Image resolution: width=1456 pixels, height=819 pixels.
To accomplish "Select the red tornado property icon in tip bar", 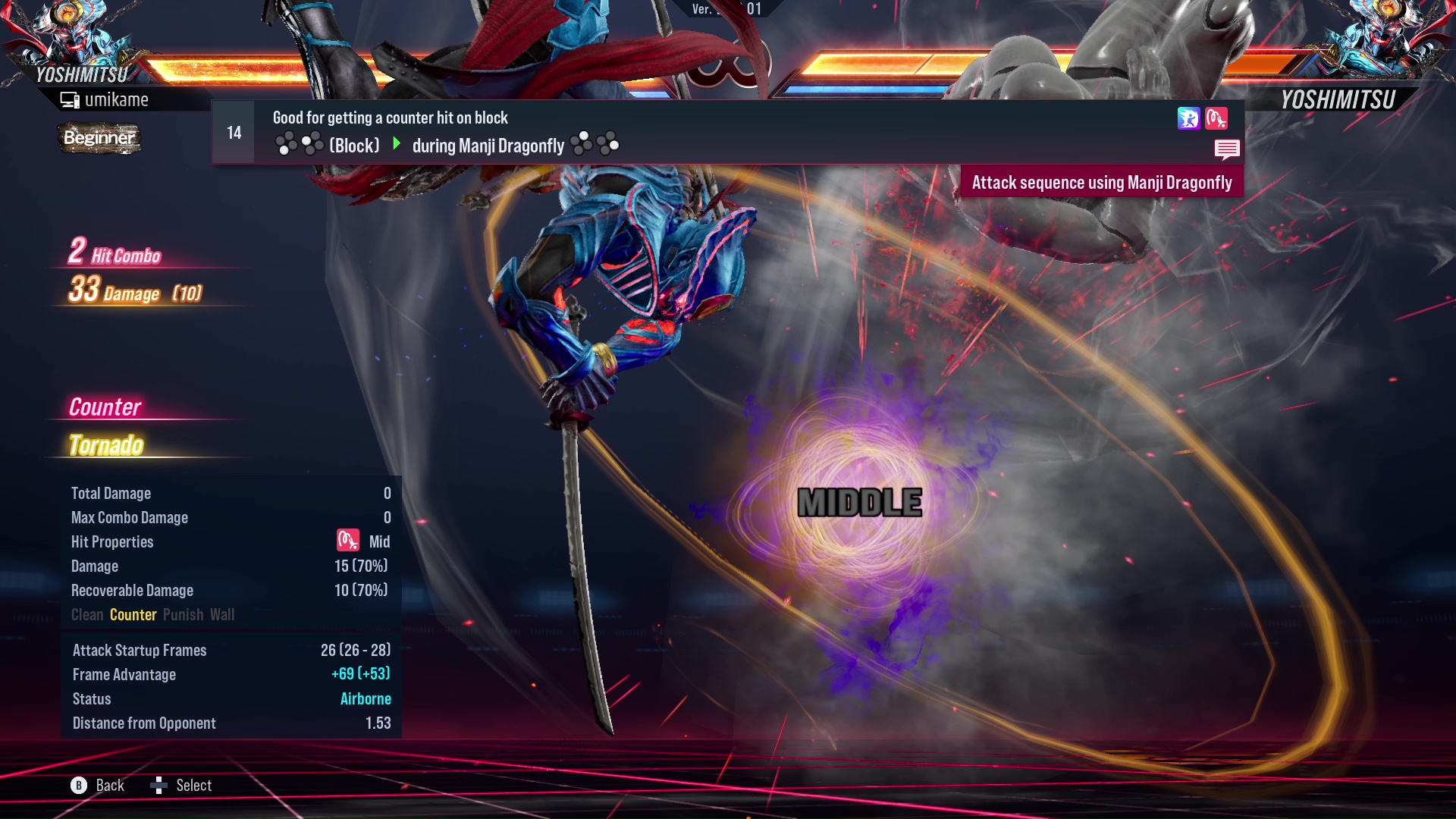I will [1216, 118].
